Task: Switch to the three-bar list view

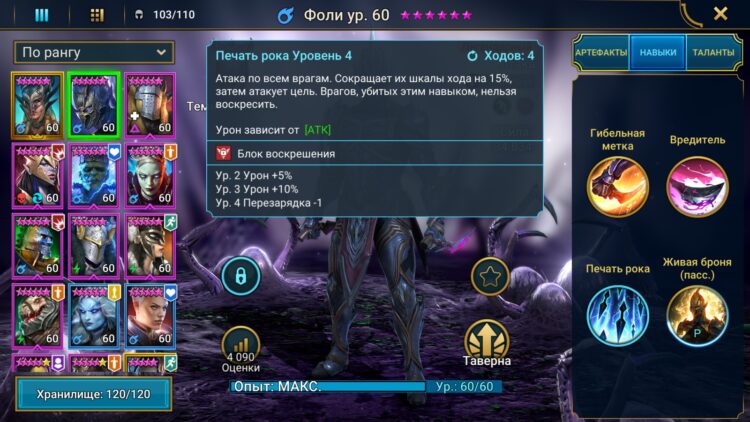Action: (42, 15)
